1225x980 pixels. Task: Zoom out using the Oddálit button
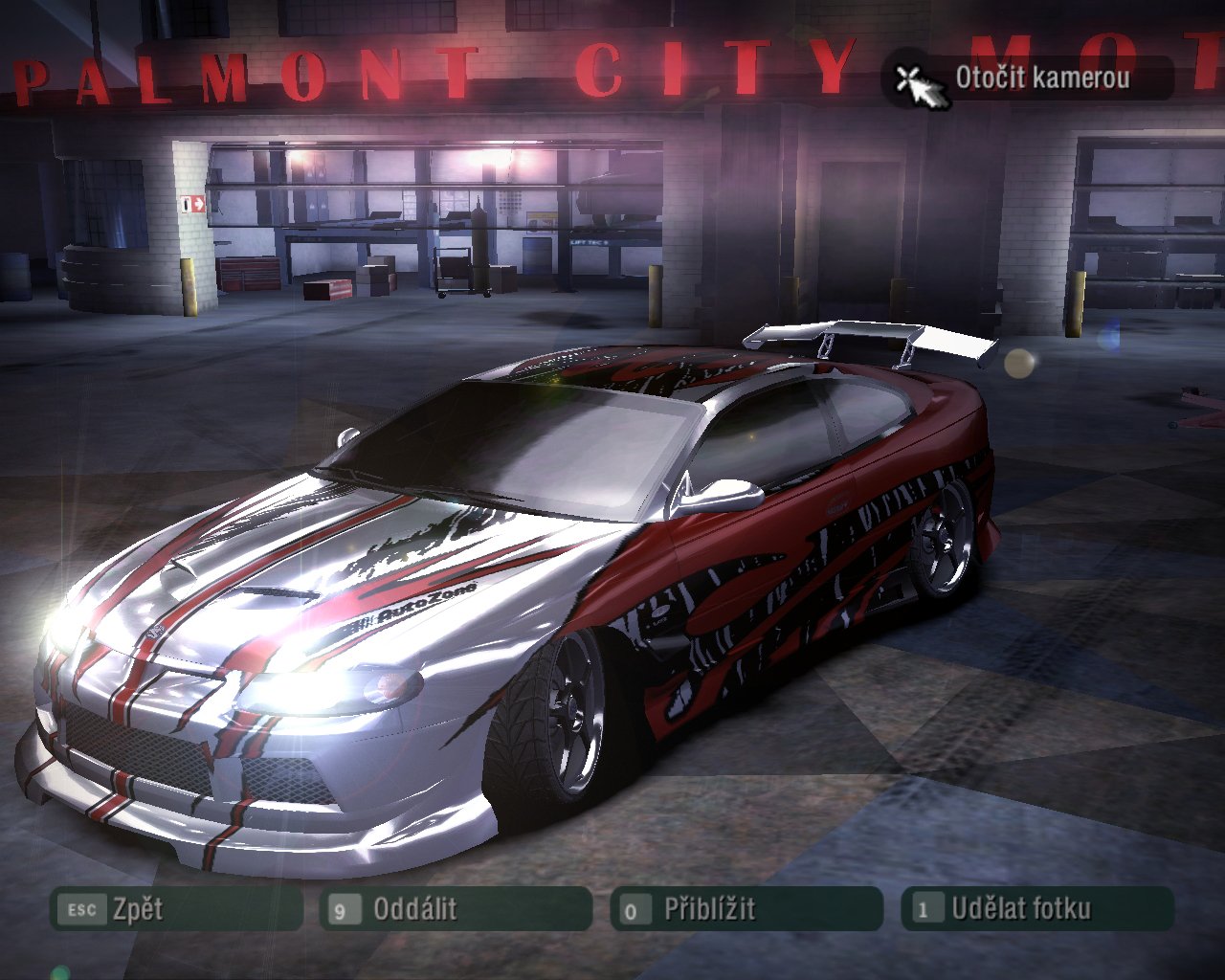pyautogui.click(x=456, y=909)
